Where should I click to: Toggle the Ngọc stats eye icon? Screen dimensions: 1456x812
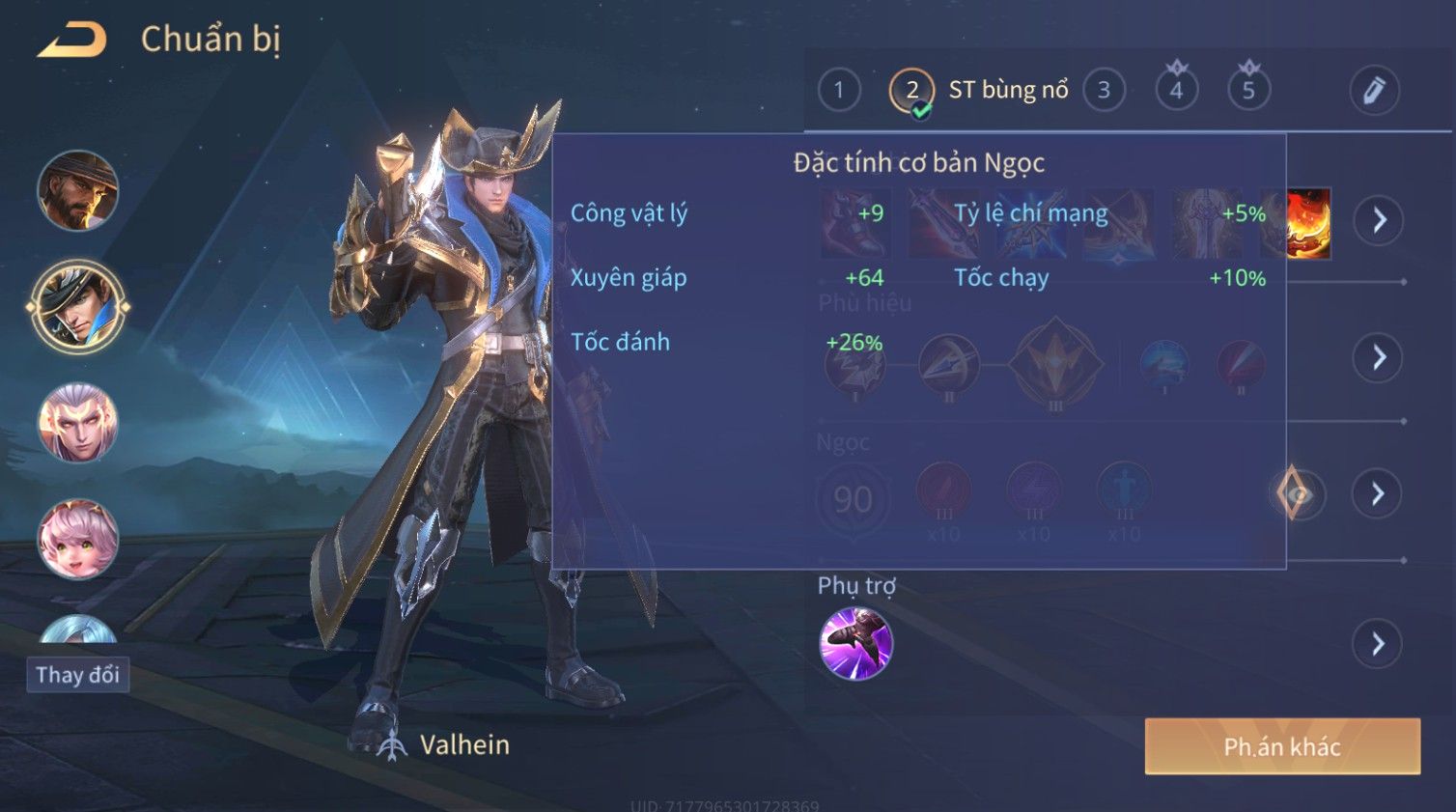click(1297, 494)
